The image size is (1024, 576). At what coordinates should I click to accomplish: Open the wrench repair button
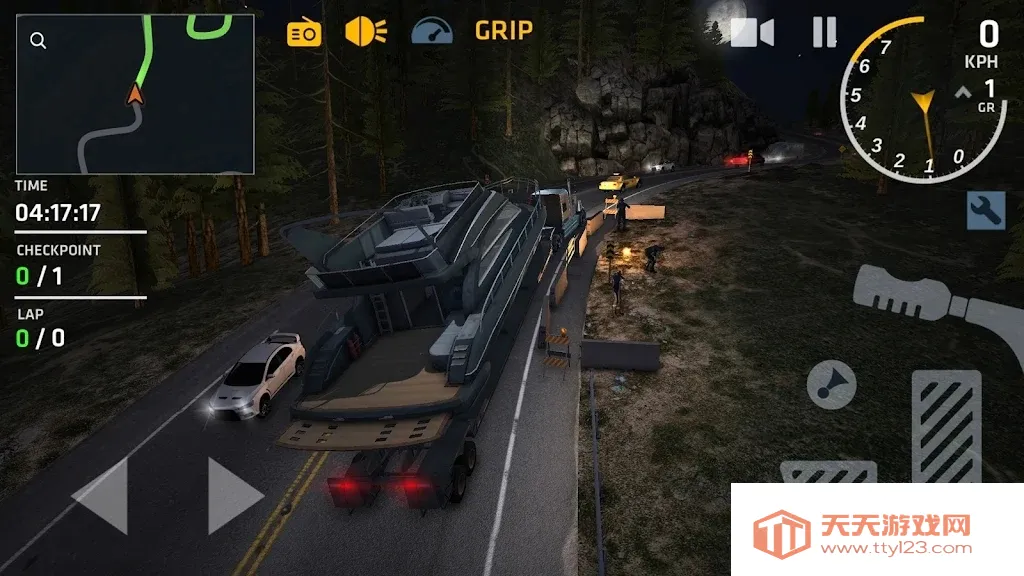[x=985, y=210]
